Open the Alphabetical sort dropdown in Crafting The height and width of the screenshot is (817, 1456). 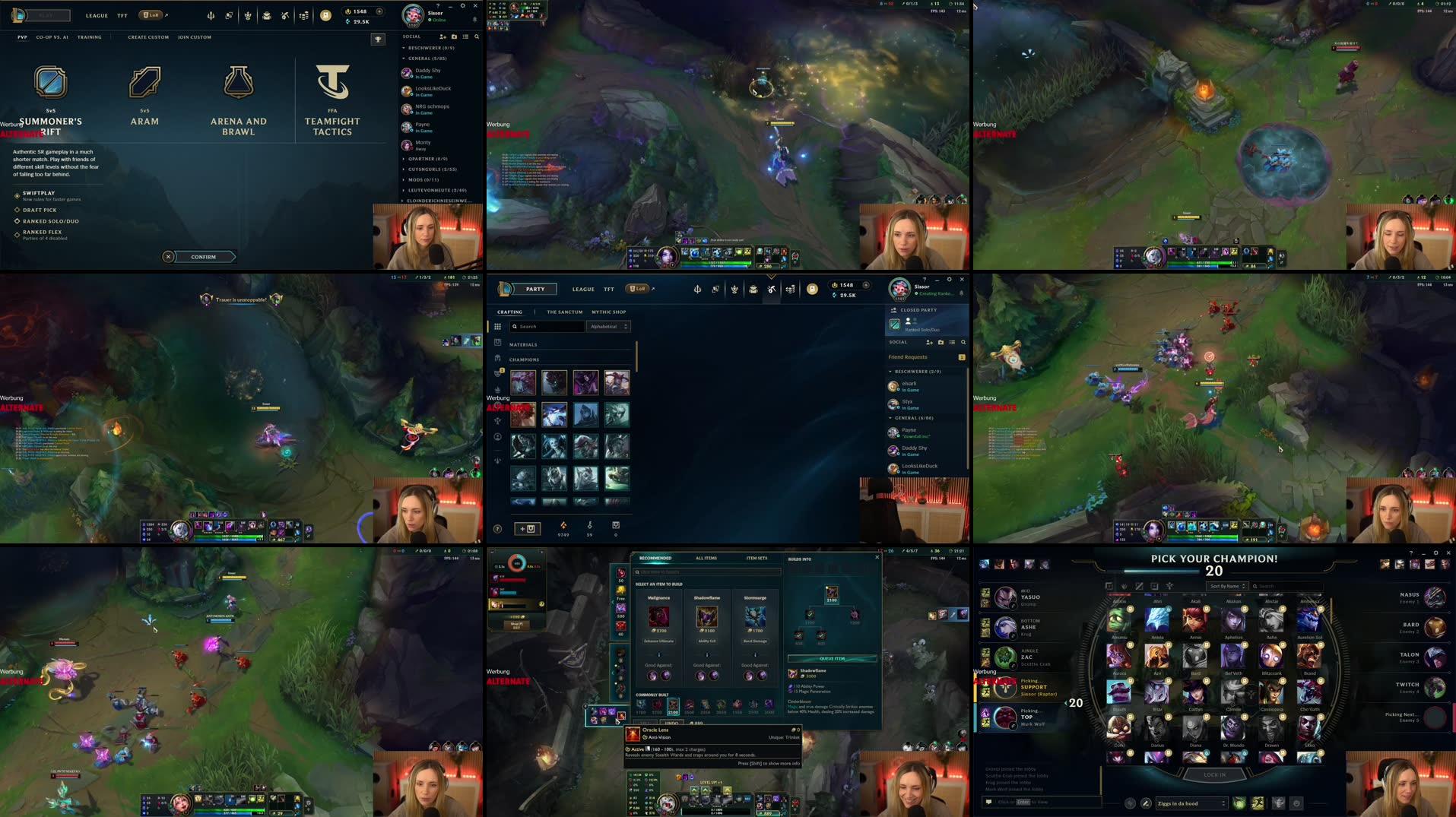pyautogui.click(x=608, y=326)
